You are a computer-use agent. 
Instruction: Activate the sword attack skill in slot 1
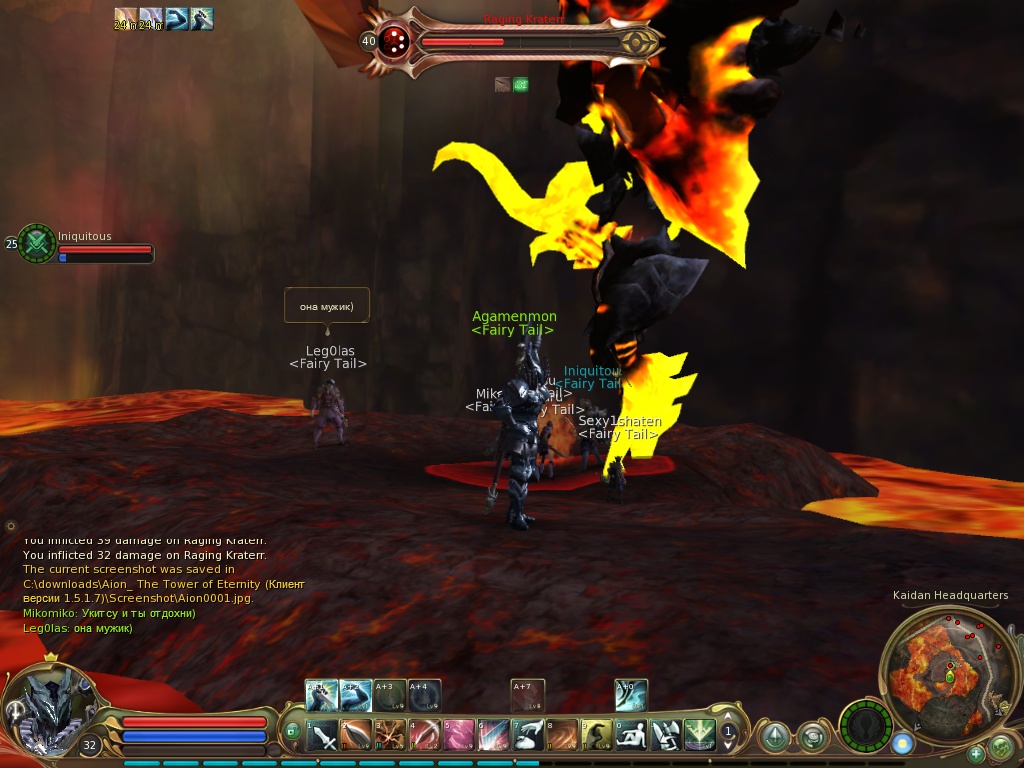tap(323, 736)
